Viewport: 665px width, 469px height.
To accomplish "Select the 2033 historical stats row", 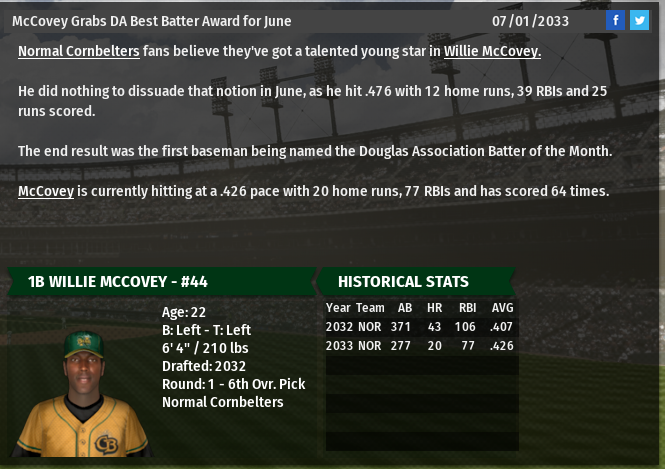I will (421, 346).
